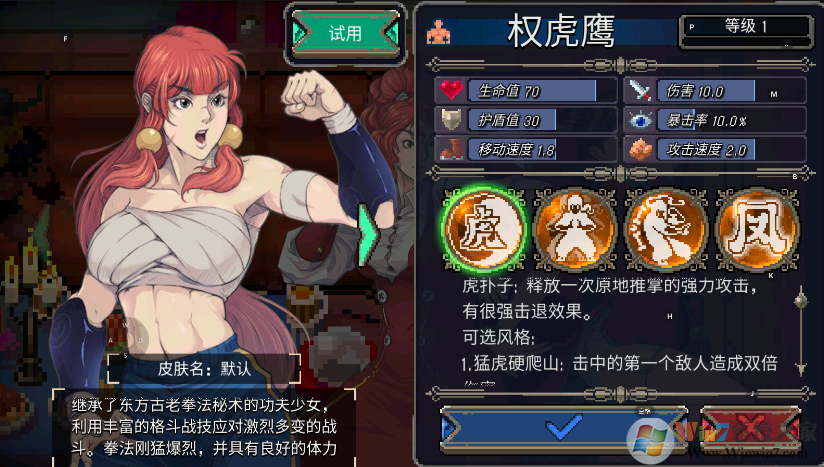This screenshot has height=467, width=824.
Task: Choose the martial stance skill icon
Action: 574,225
